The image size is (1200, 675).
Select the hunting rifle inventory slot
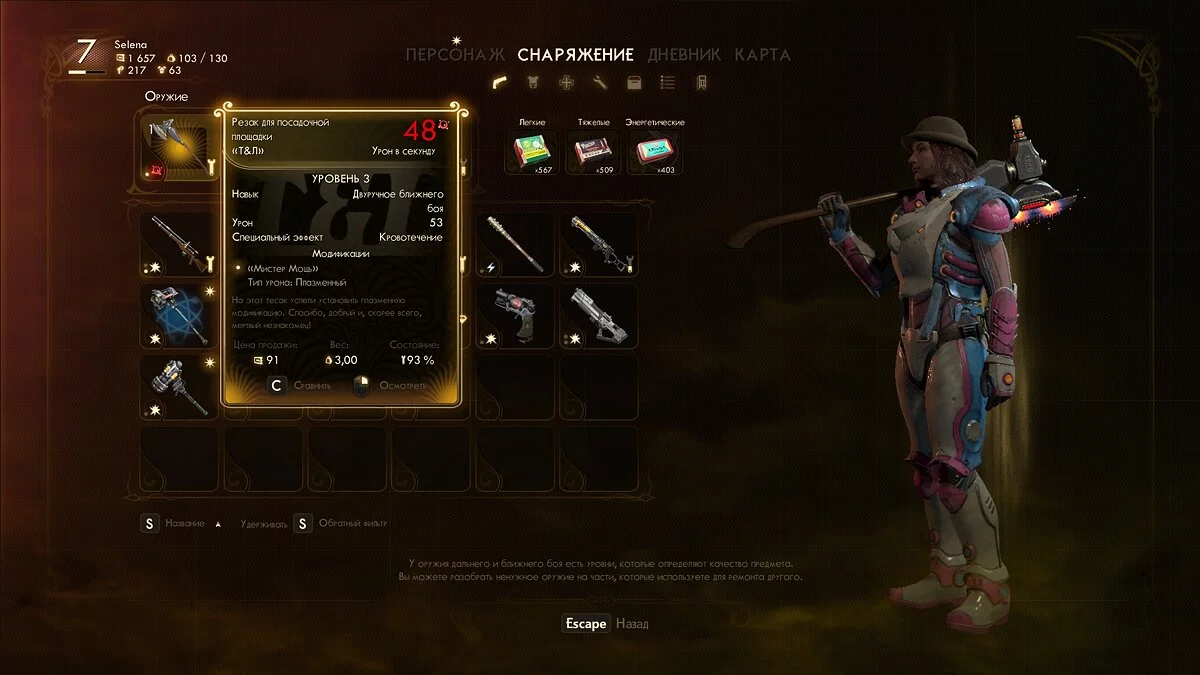tap(178, 243)
